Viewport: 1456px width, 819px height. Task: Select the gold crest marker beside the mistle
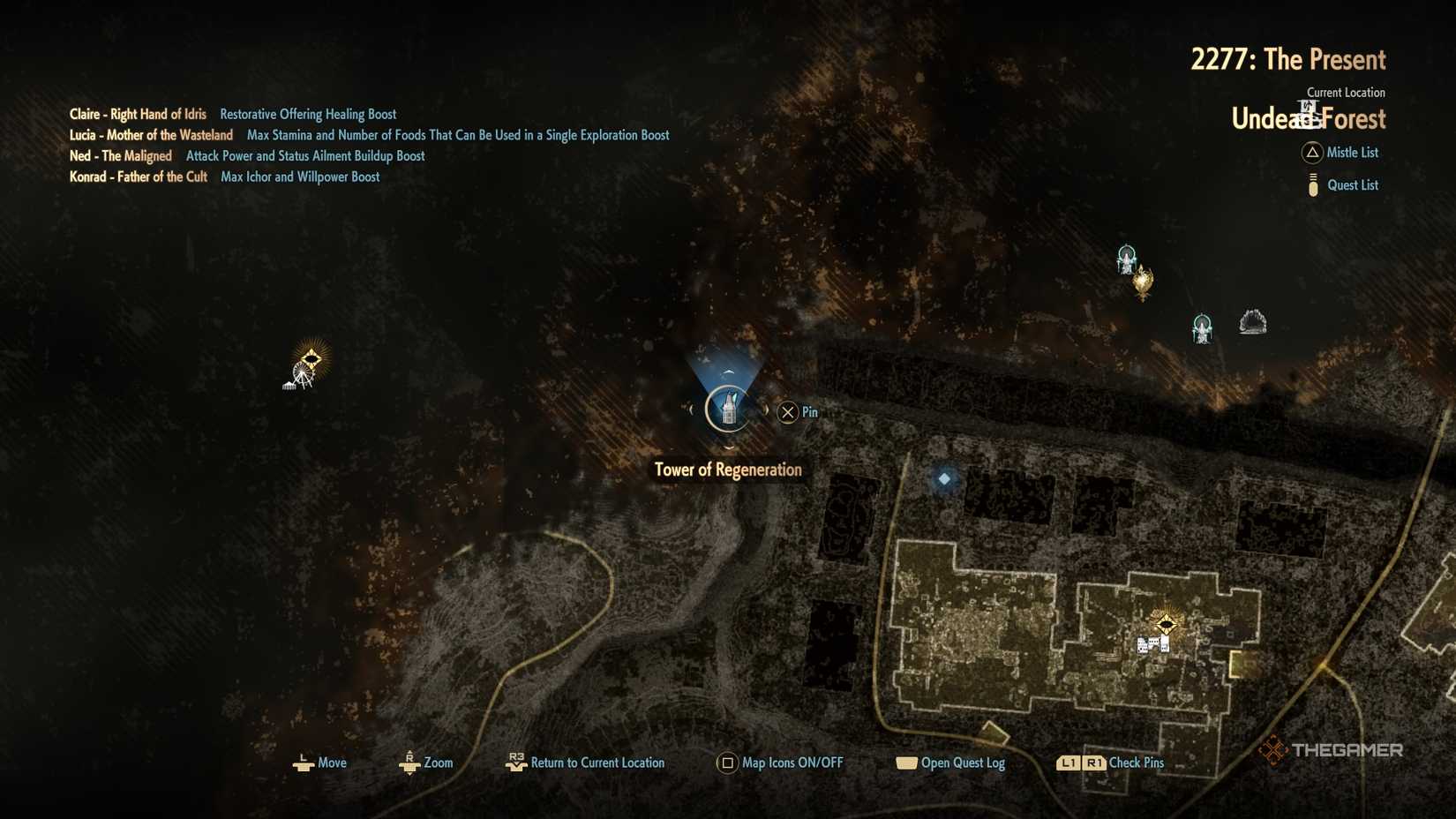(1141, 282)
